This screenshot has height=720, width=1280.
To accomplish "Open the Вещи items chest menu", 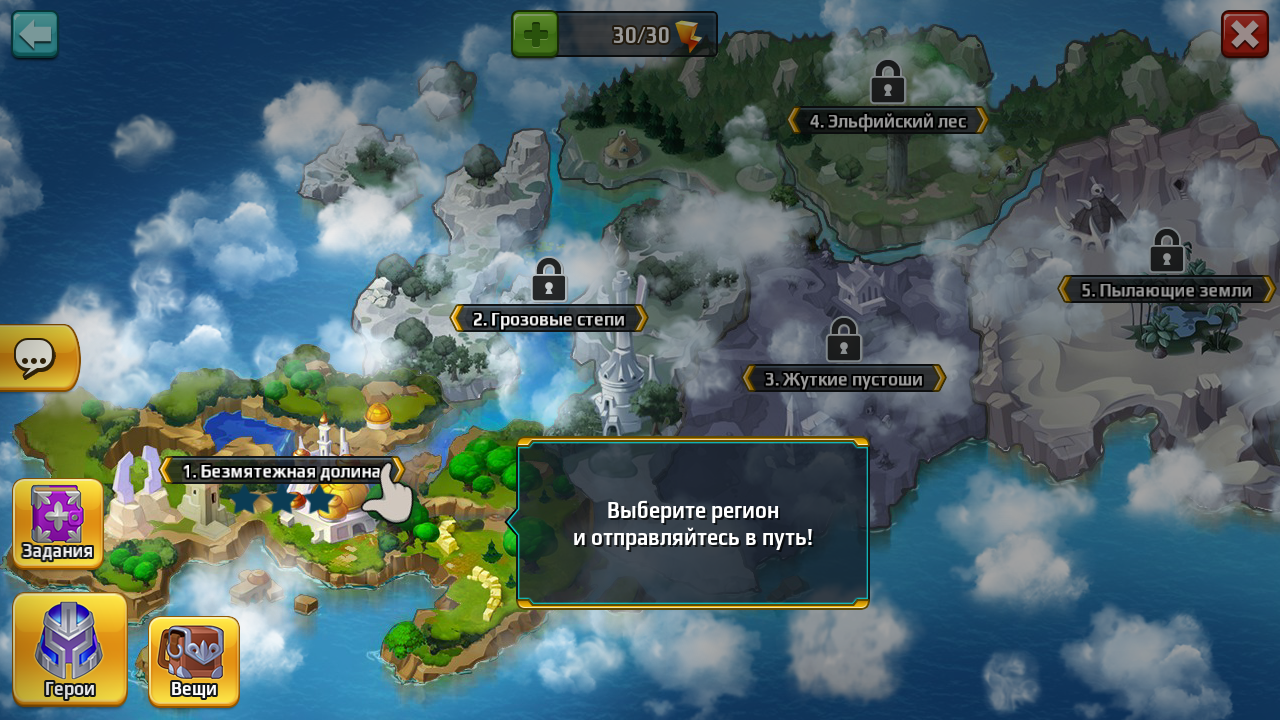I will [194, 660].
